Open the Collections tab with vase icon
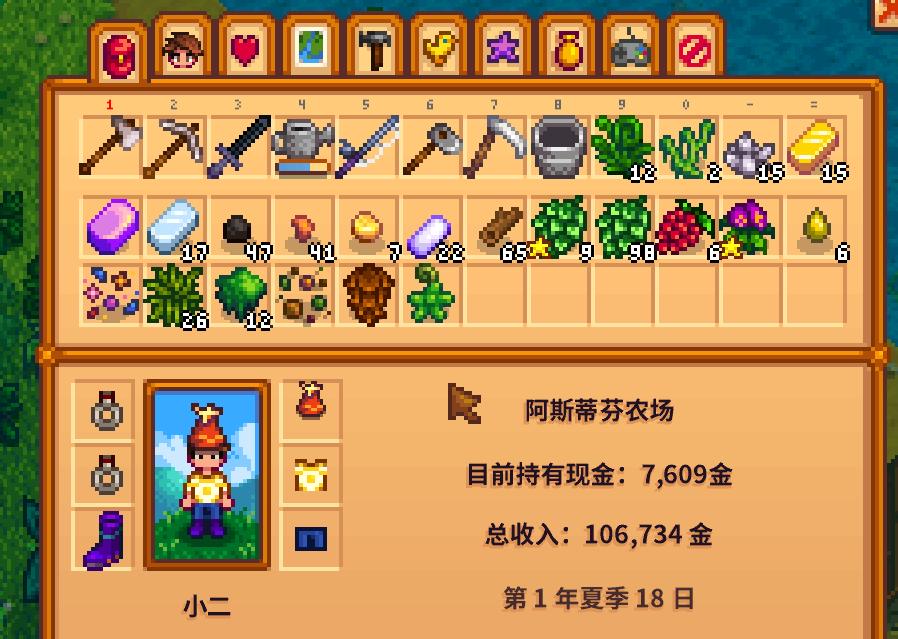 (x=566, y=48)
